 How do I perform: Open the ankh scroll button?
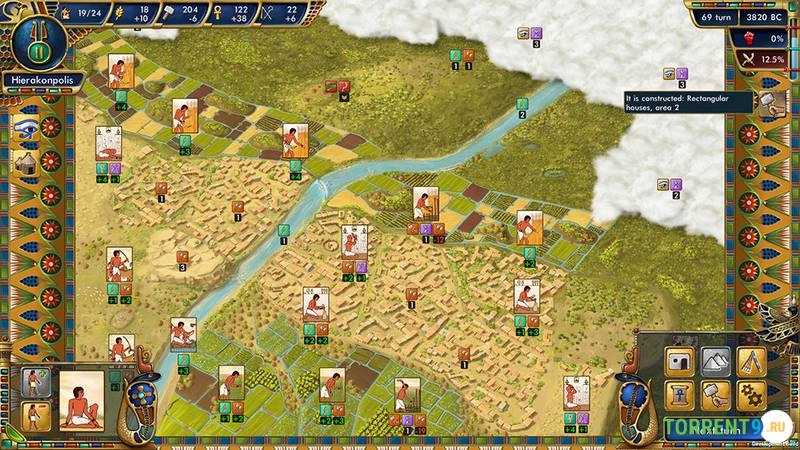(682, 394)
